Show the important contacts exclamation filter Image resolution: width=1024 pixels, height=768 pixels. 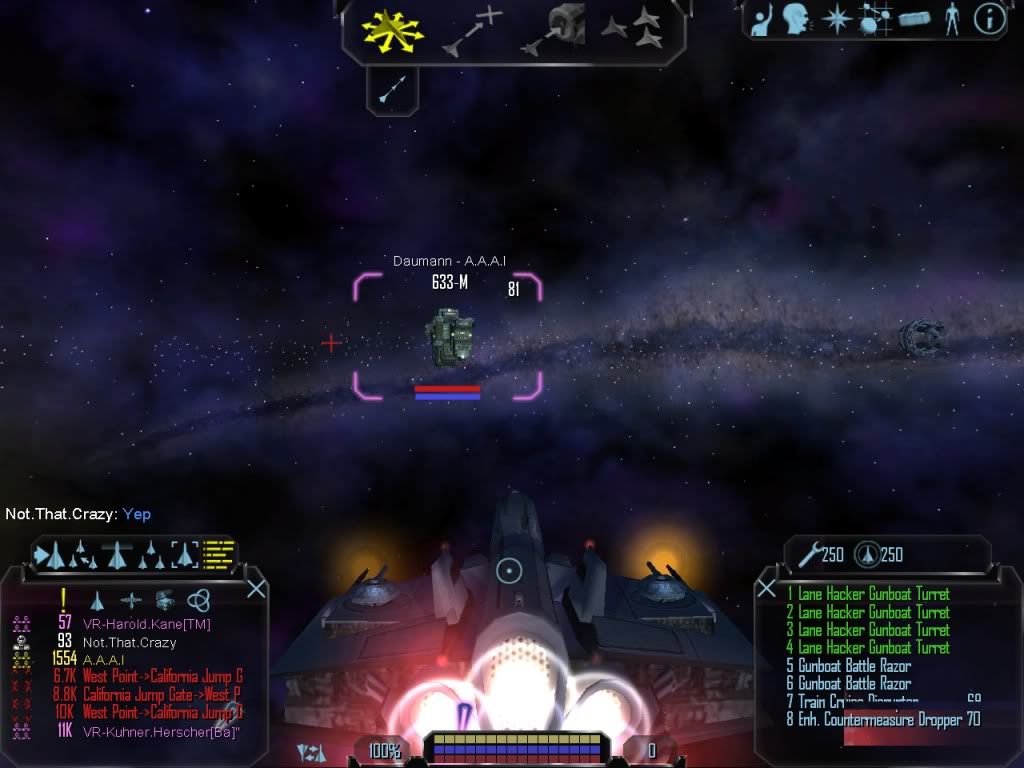[x=63, y=599]
